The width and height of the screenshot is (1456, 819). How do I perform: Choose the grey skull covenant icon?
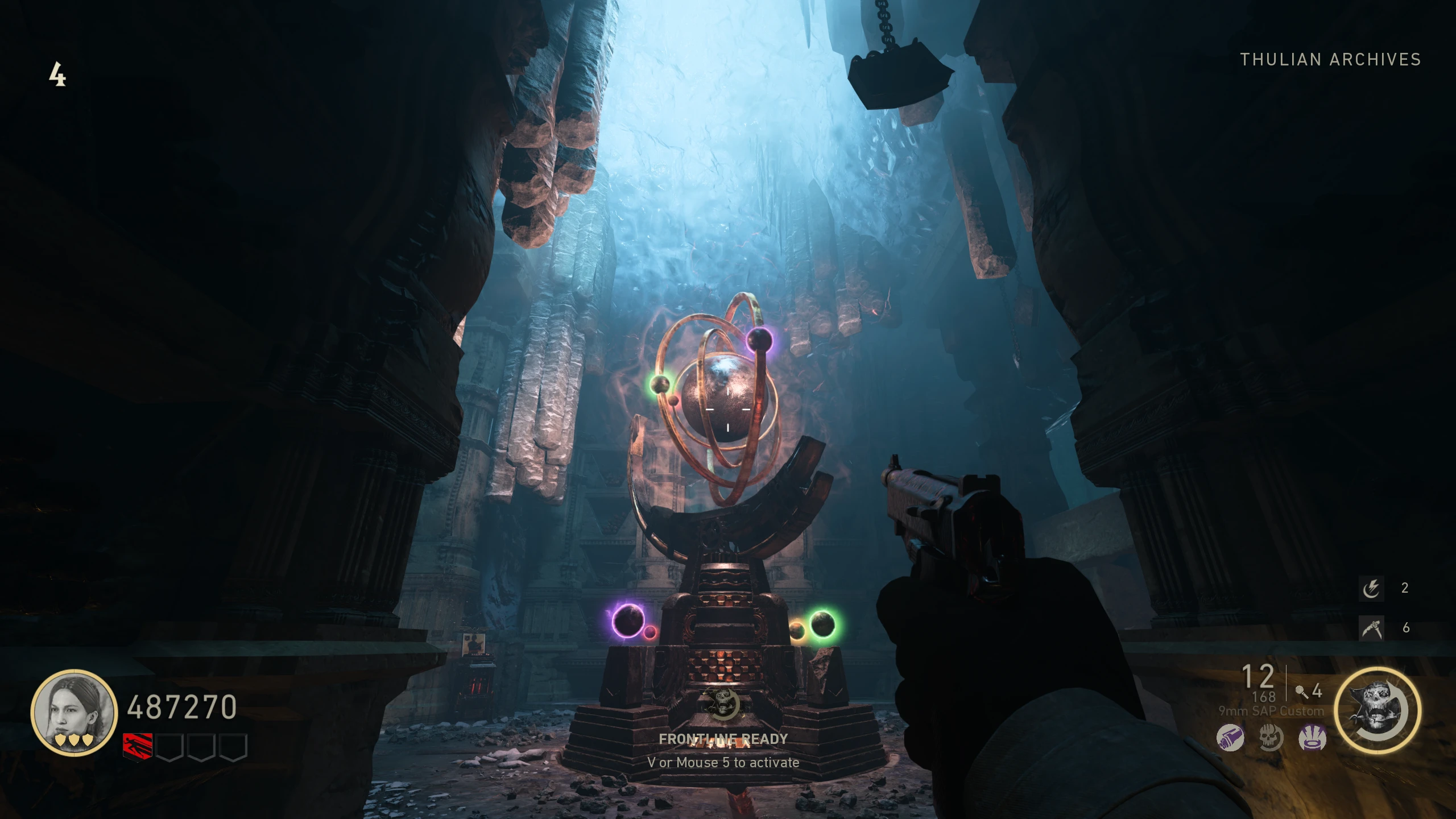1271,738
